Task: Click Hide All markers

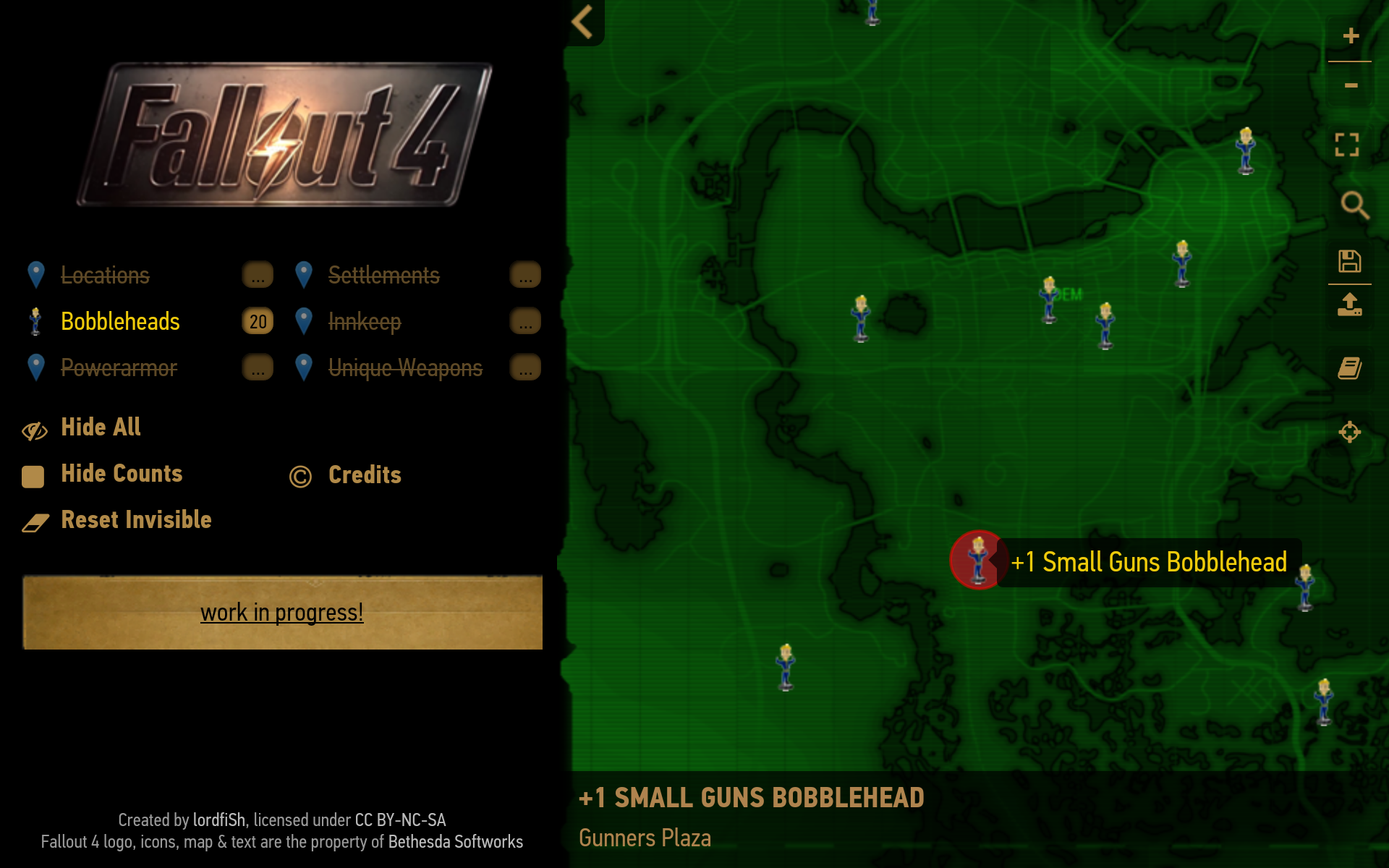Action: click(101, 427)
